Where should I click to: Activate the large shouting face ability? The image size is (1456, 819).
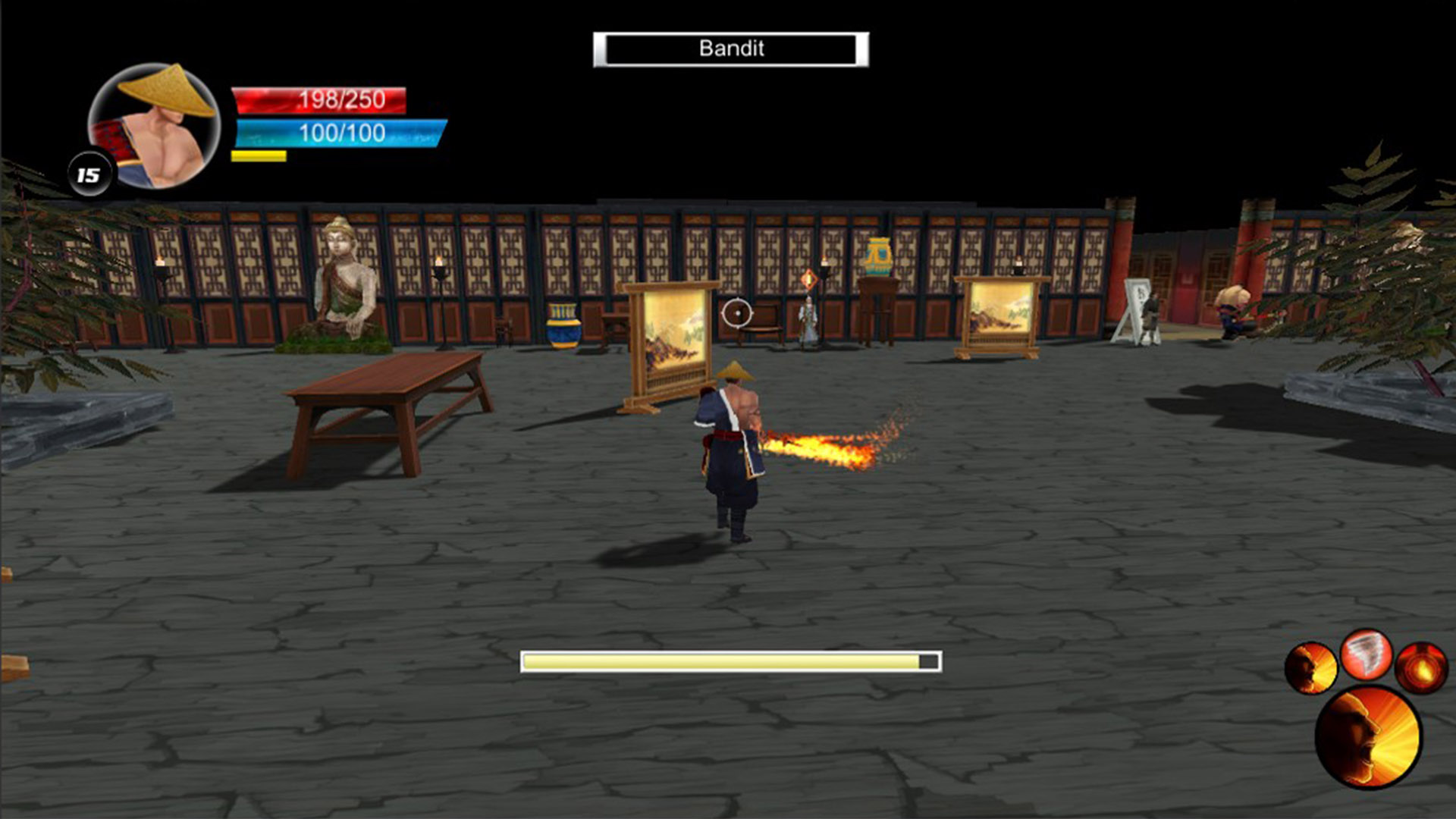(x=1368, y=737)
